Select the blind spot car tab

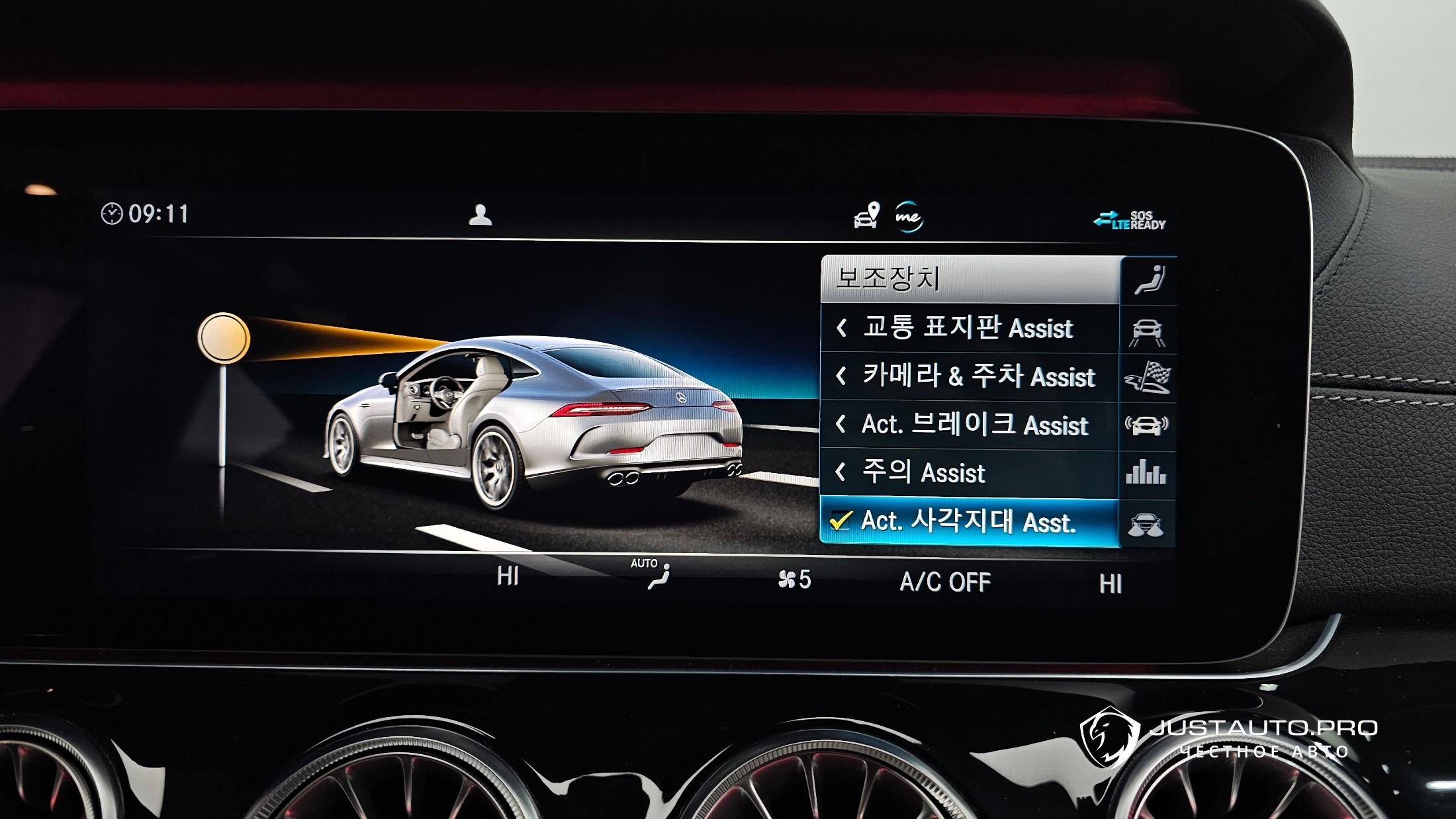(1146, 524)
